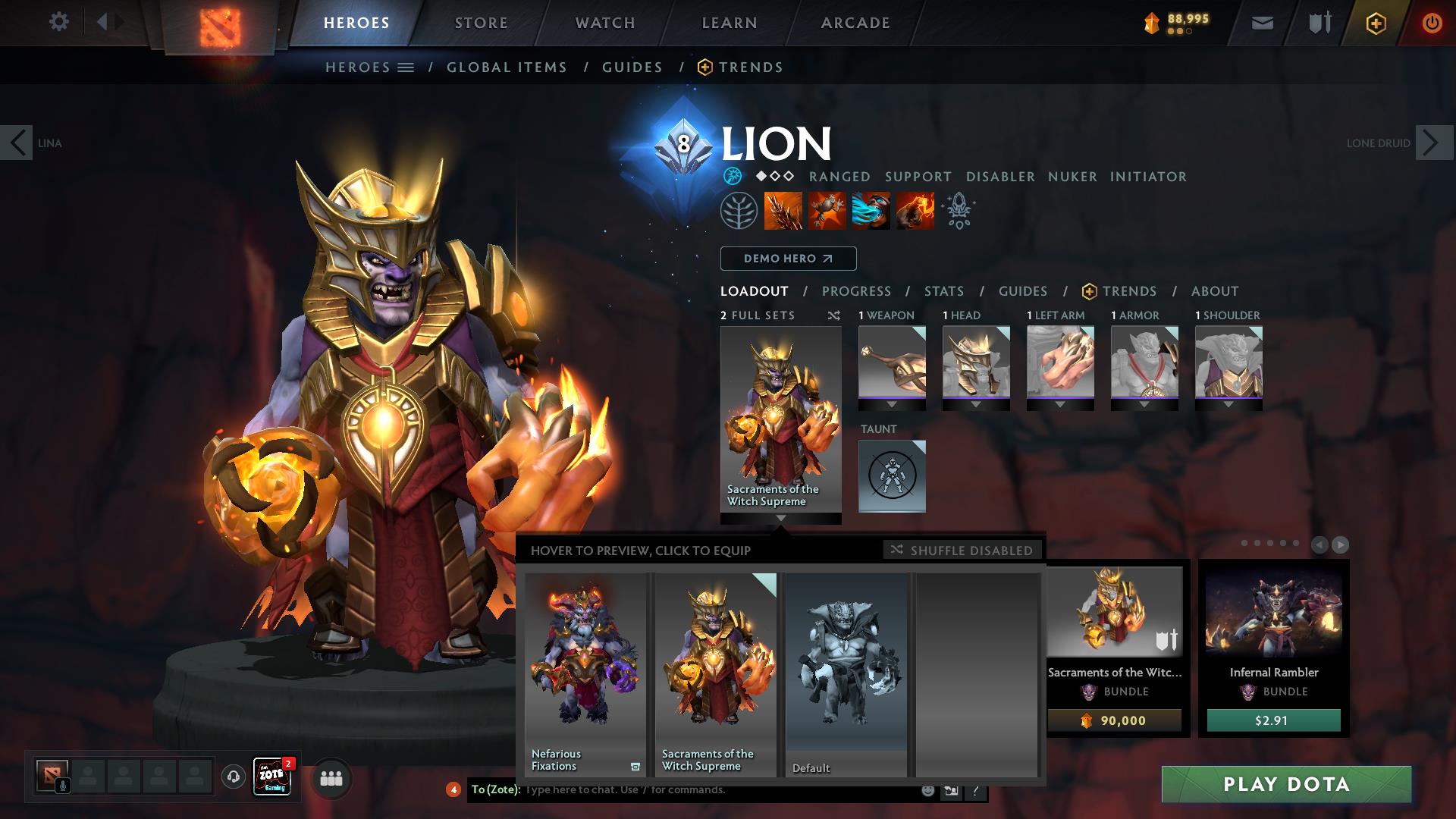This screenshot has height=819, width=1456.
Task: Switch to the Progress tab
Action: coord(856,291)
